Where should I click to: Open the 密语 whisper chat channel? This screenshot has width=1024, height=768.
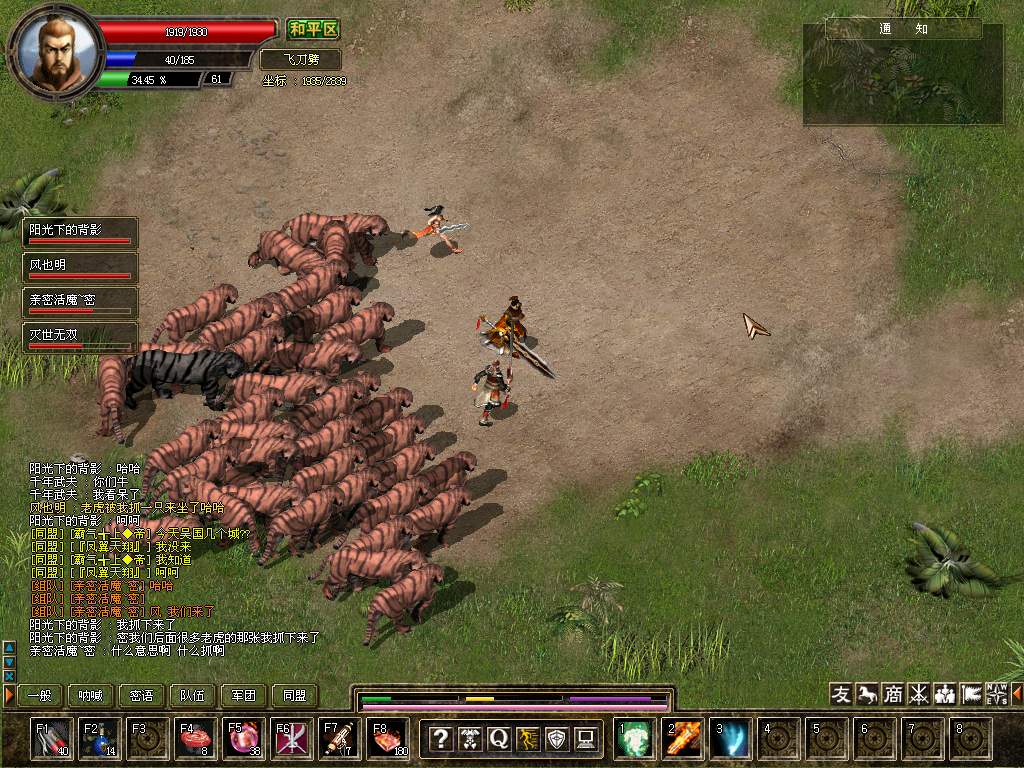[x=142, y=696]
